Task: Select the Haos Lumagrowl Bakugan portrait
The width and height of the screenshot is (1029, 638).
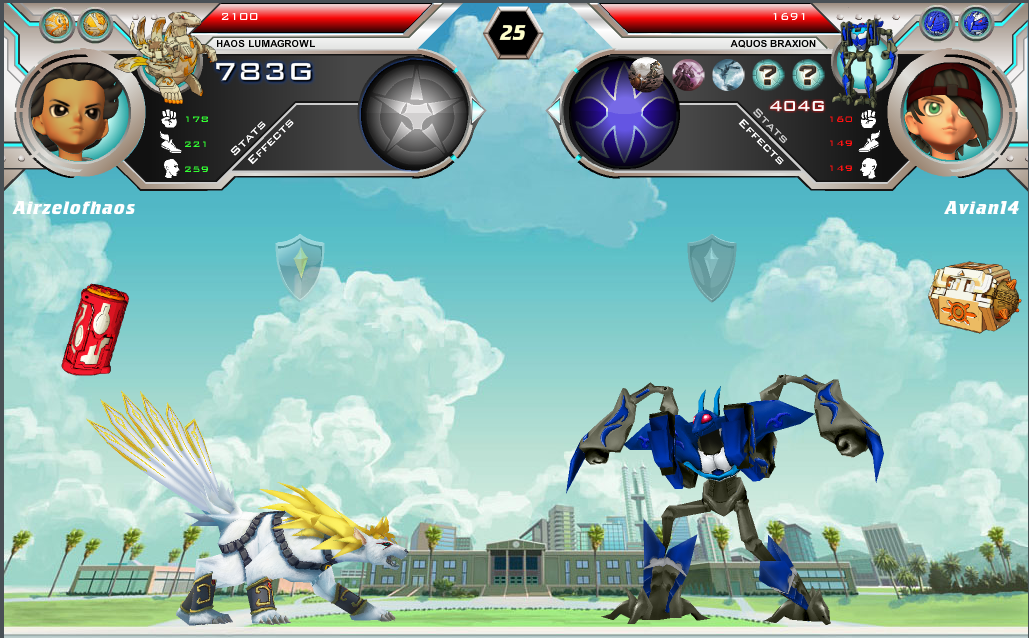Action: [x=165, y=55]
